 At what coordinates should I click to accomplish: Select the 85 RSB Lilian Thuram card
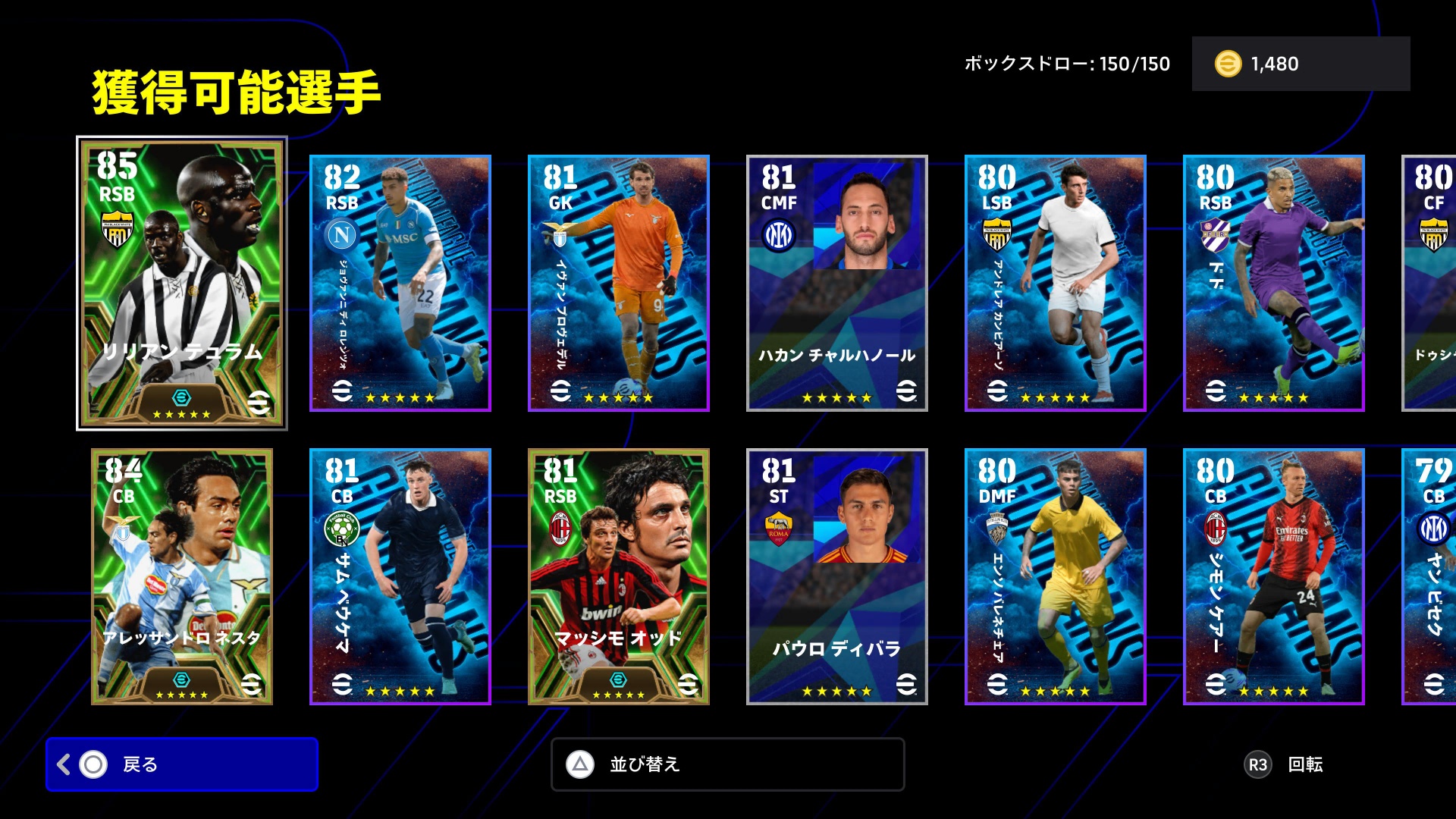(182, 283)
